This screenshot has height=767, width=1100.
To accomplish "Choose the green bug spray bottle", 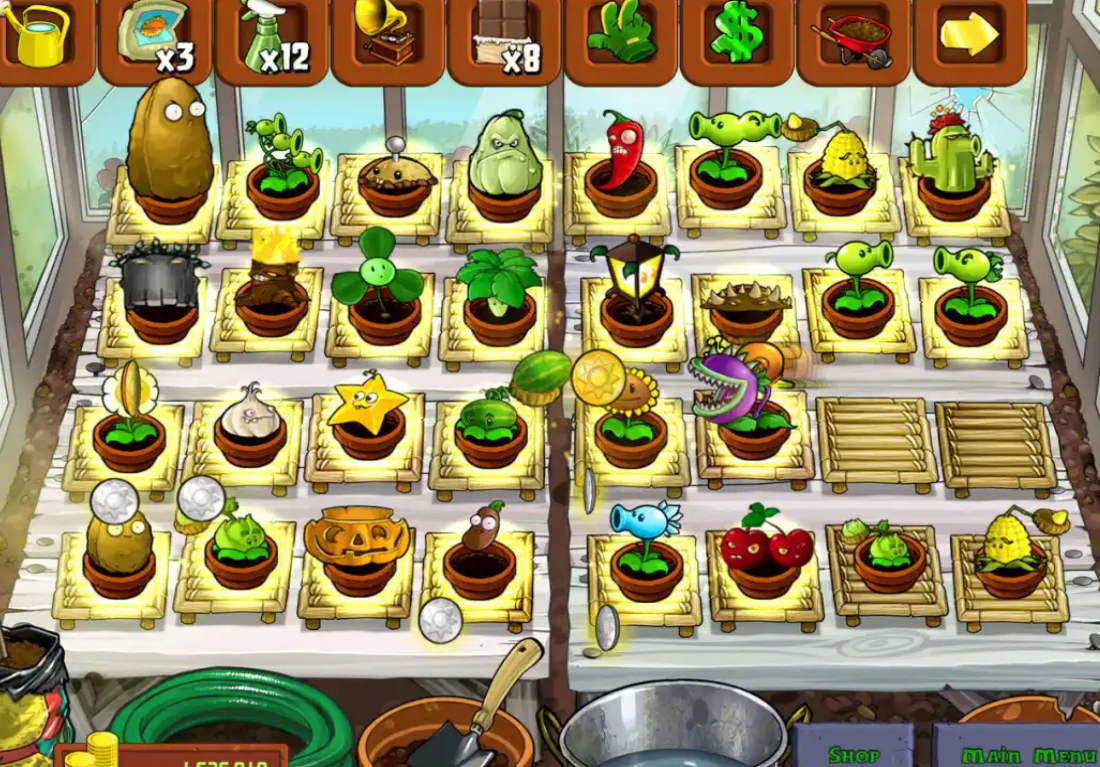I will [272, 38].
